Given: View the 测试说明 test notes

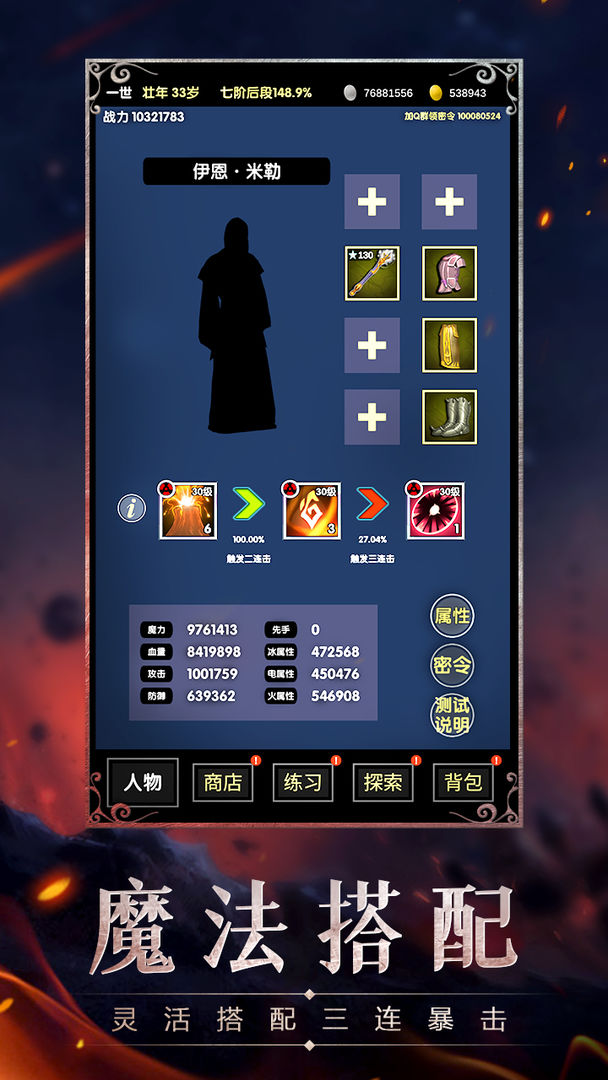Looking at the screenshot, I should [x=452, y=715].
